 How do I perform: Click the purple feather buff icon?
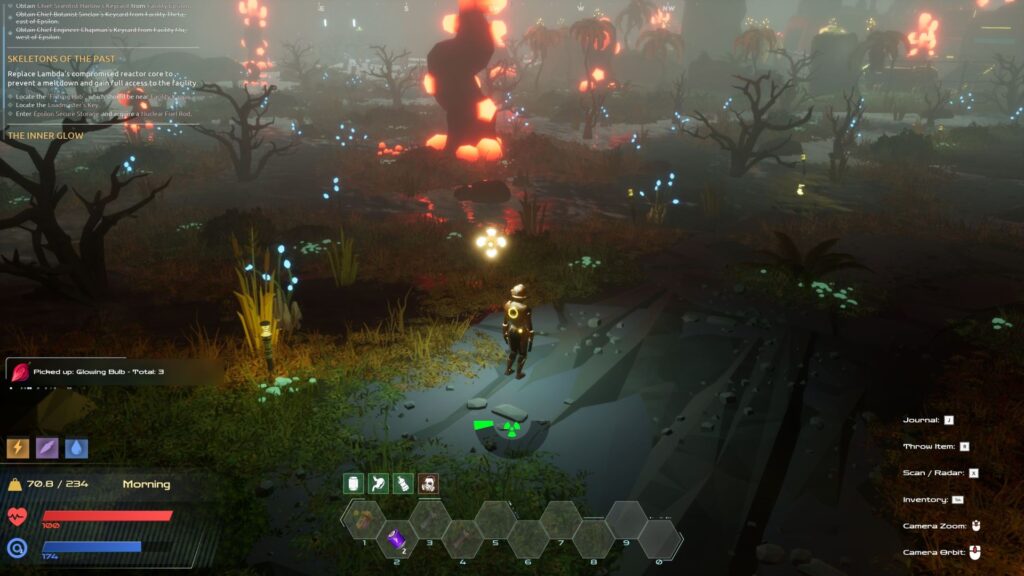point(47,448)
